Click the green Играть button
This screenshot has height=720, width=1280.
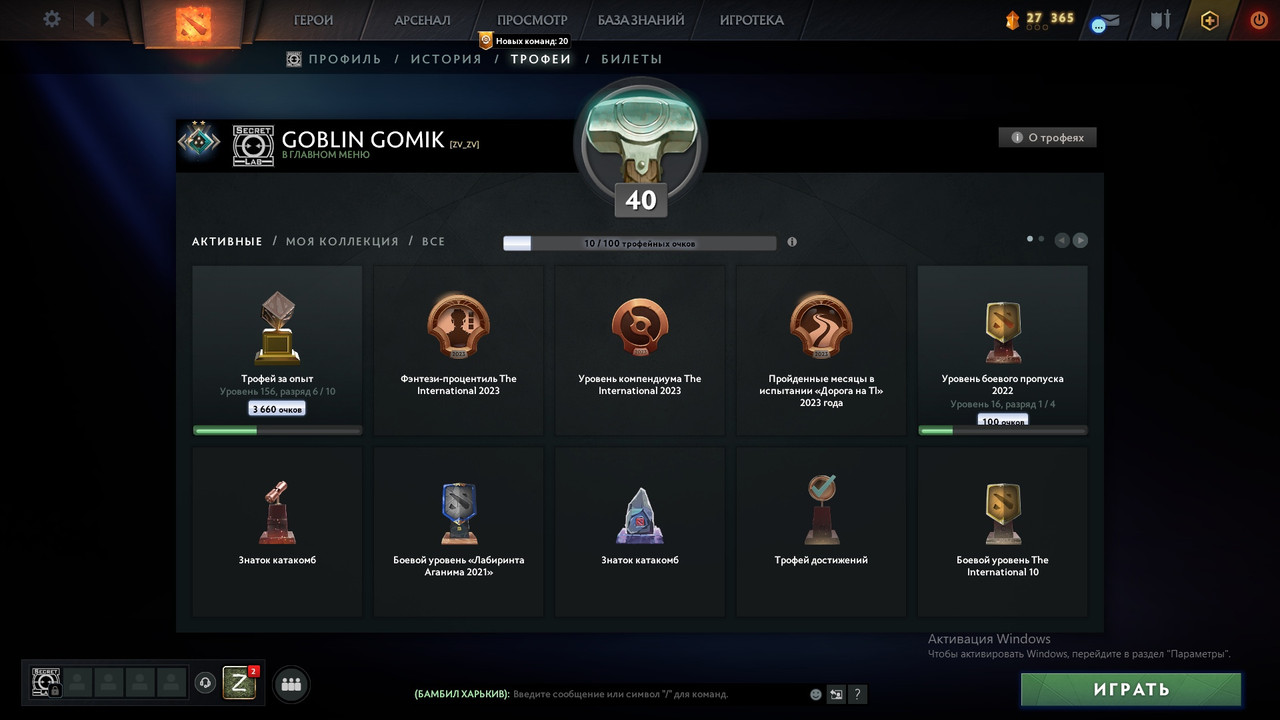coord(1131,689)
